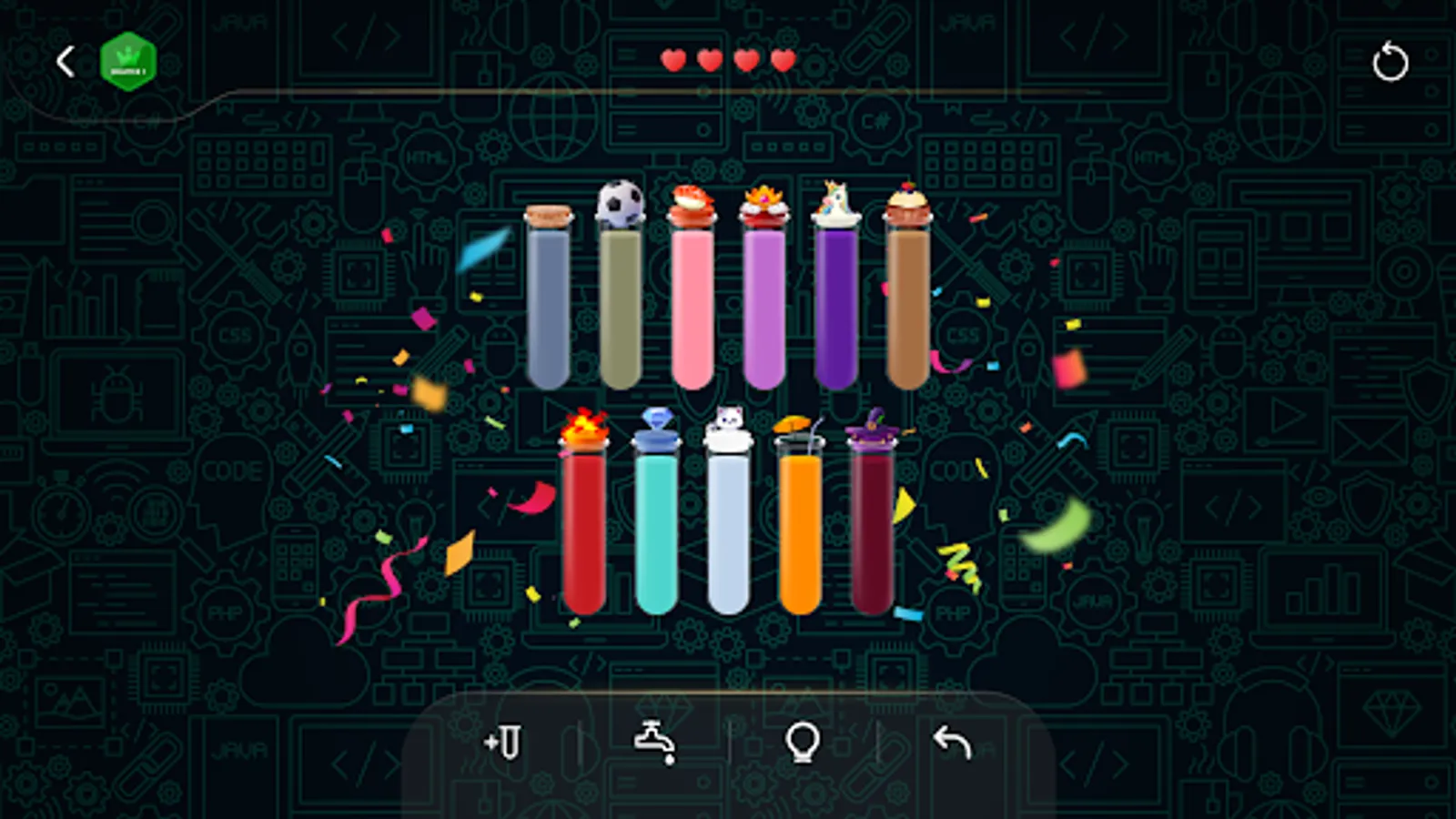Tap the tube capped with a goldfish
The width and height of the screenshot is (1456, 819).
tap(693, 300)
